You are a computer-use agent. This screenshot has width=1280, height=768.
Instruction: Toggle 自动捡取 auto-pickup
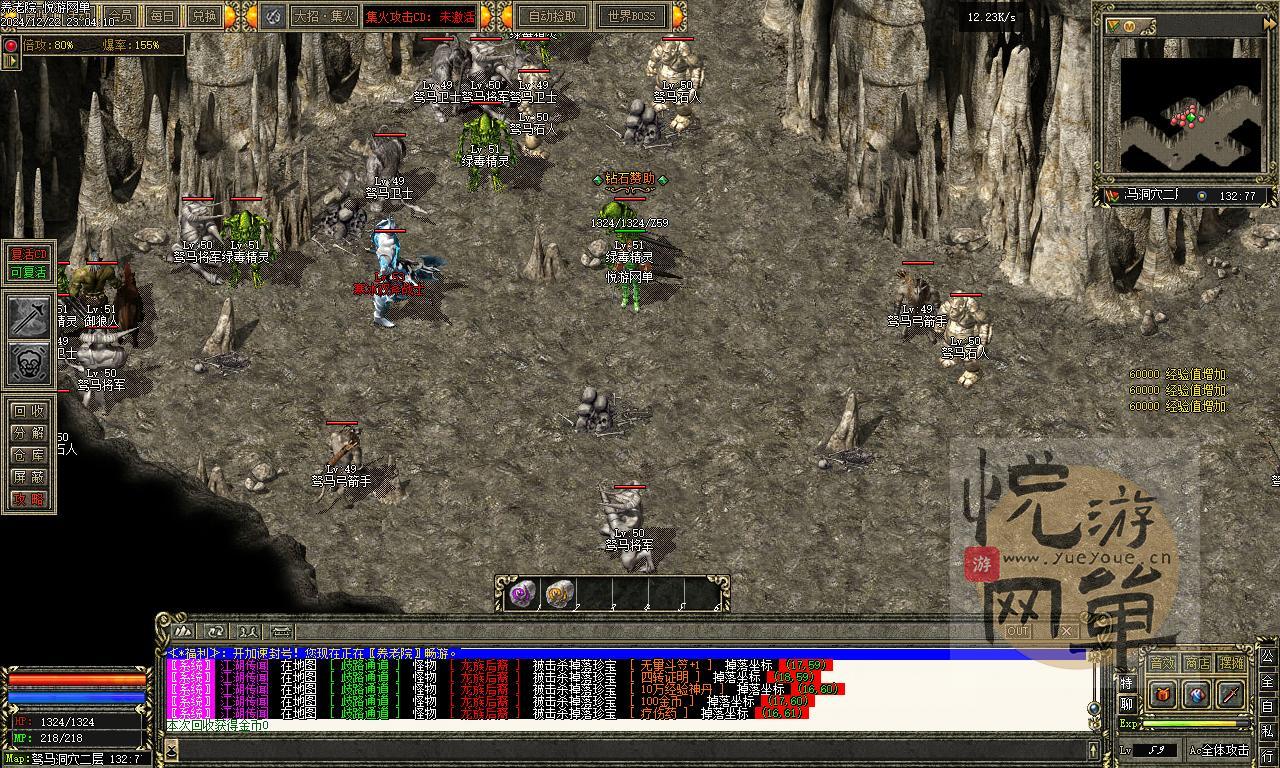[x=552, y=16]
